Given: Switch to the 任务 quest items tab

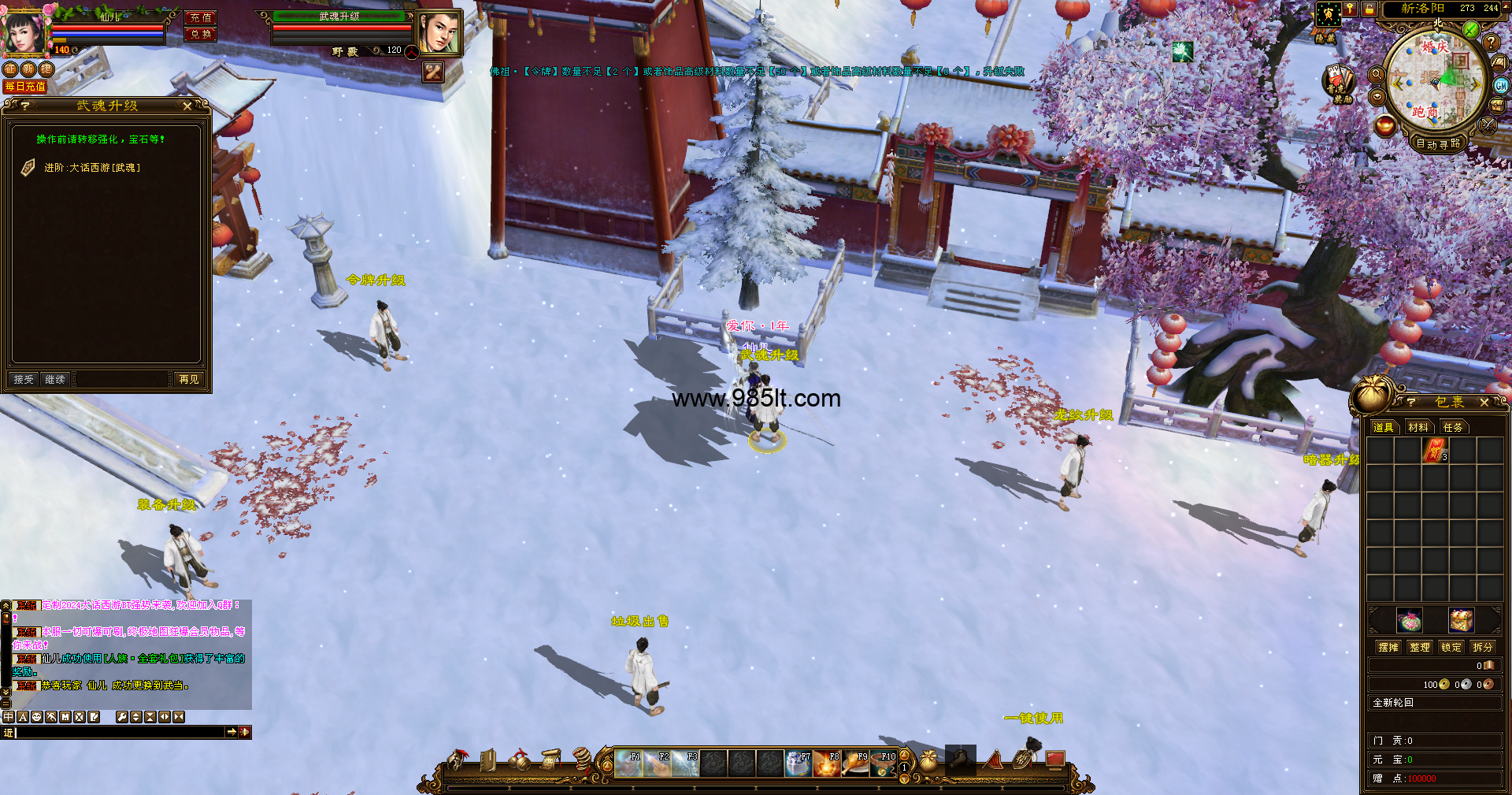Looking at the screenshot, I should pos(1453,427).
